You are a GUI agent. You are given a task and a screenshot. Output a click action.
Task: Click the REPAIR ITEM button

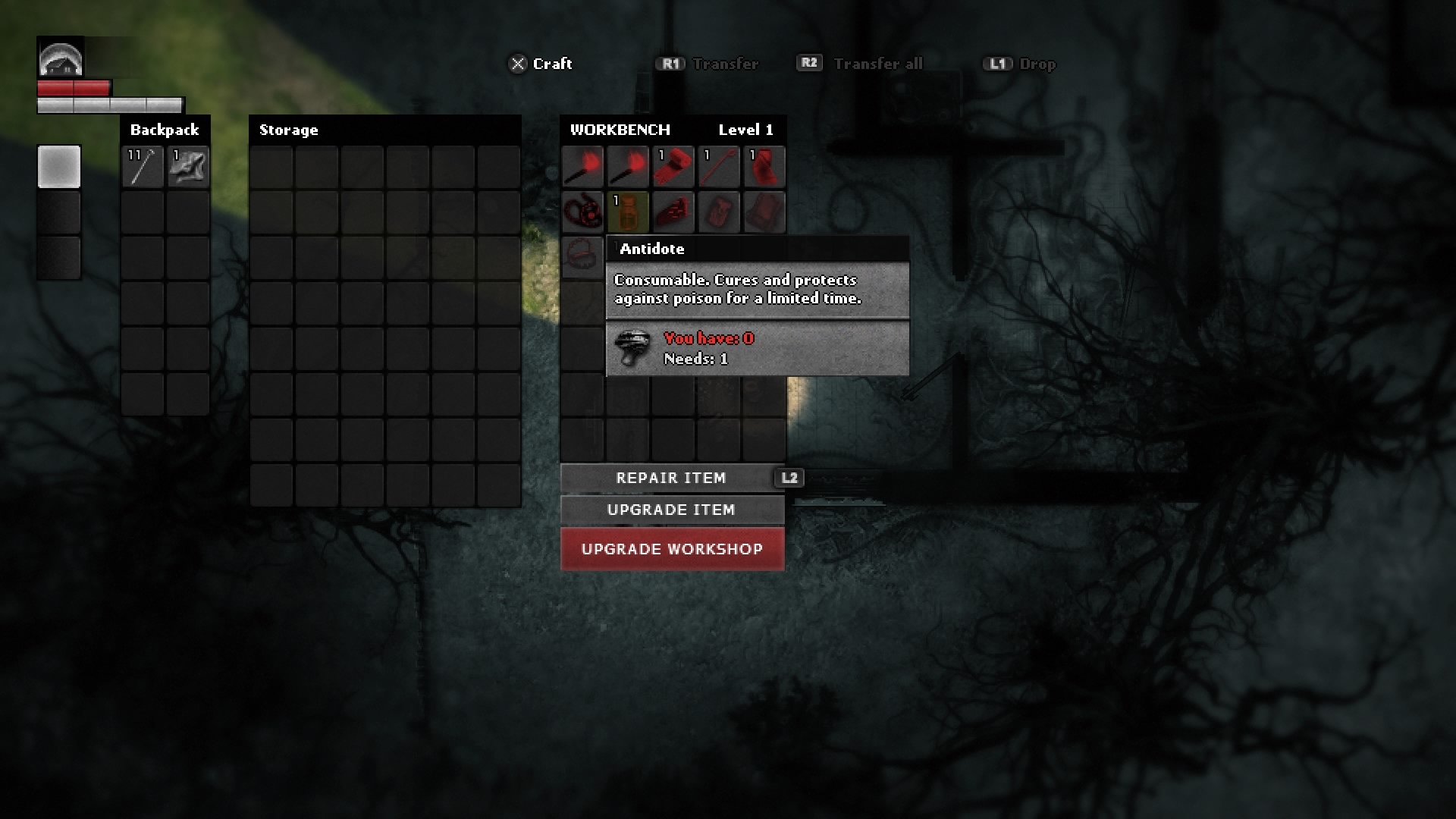click(x=671, y=478)
